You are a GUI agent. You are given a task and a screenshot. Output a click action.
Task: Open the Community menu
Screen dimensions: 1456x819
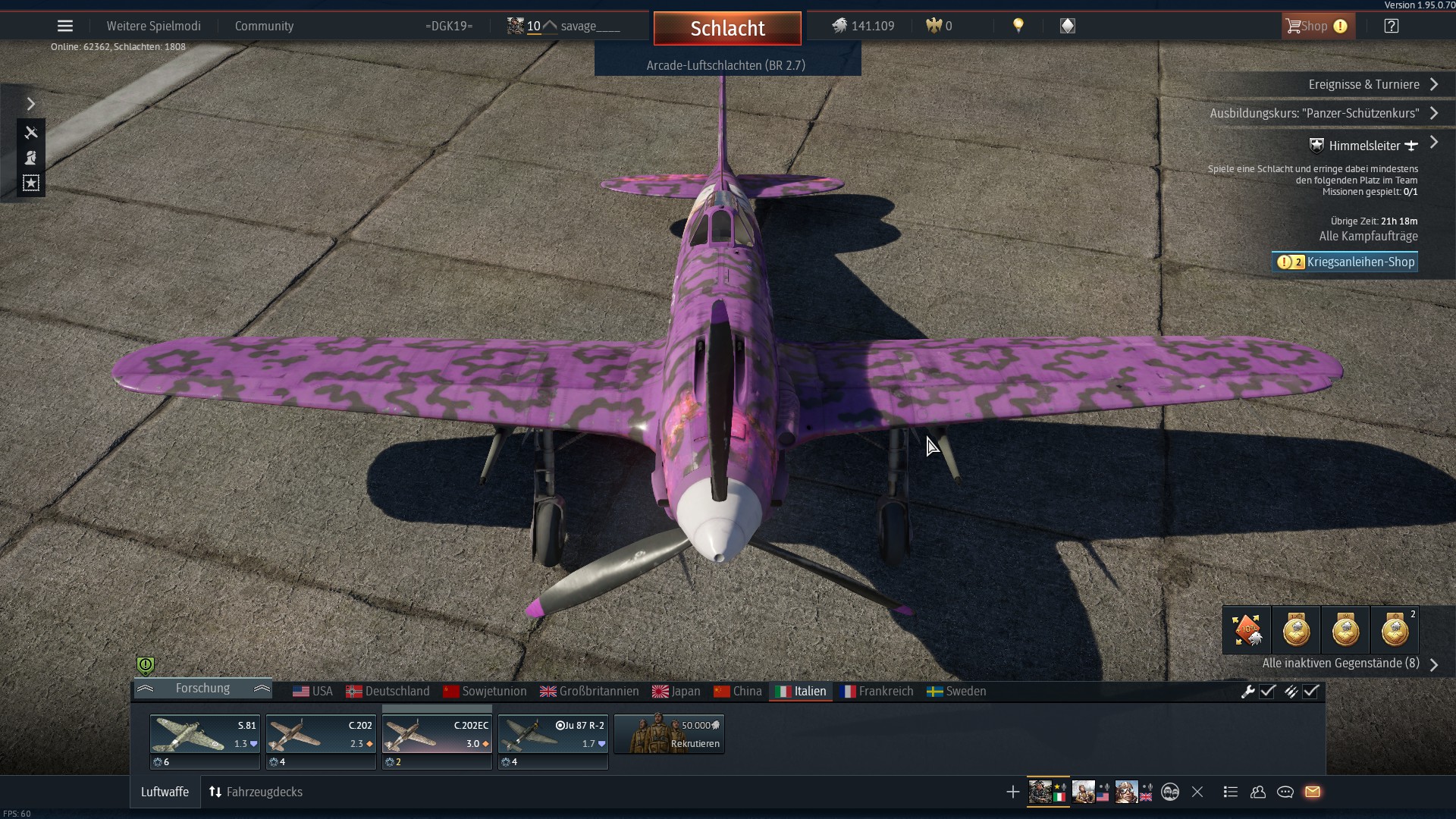(x=264, y=26)
